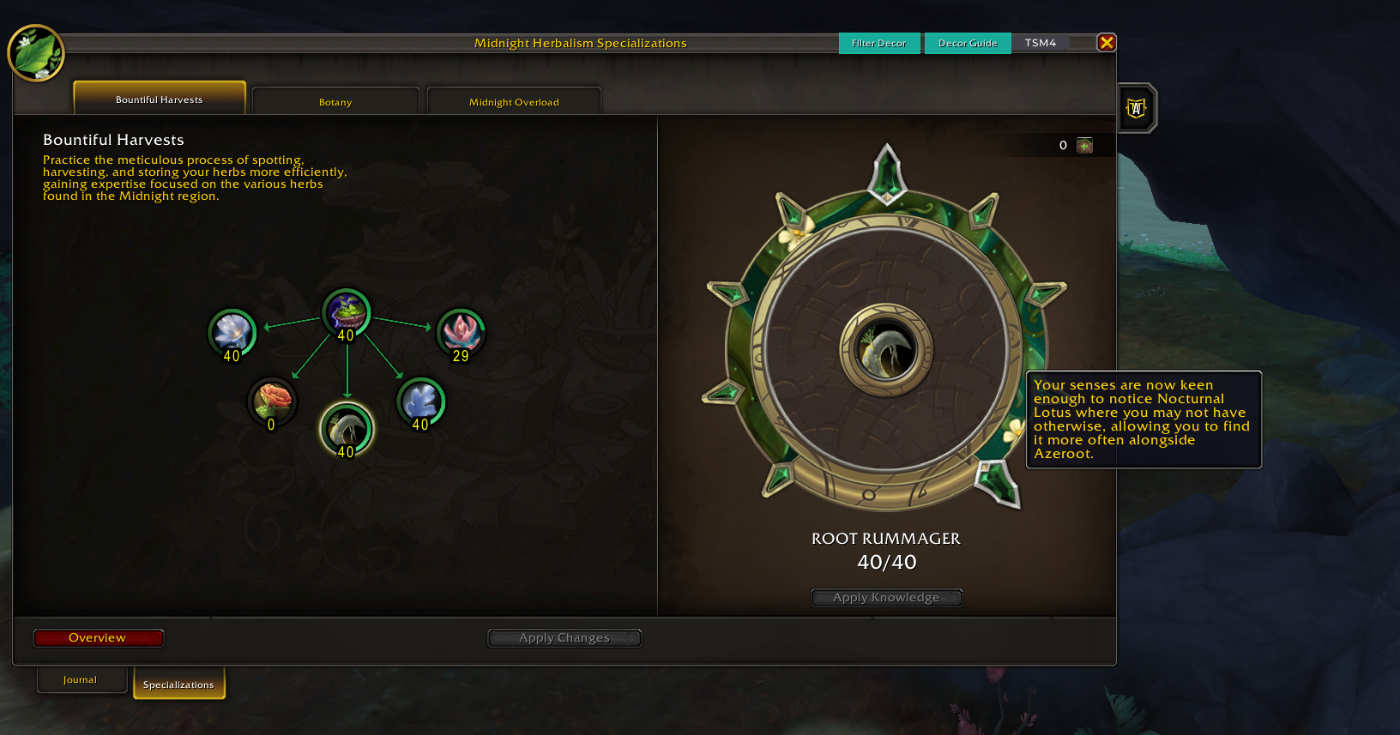
Task: Click the TSM4 button
Action: coord(1040,43)
